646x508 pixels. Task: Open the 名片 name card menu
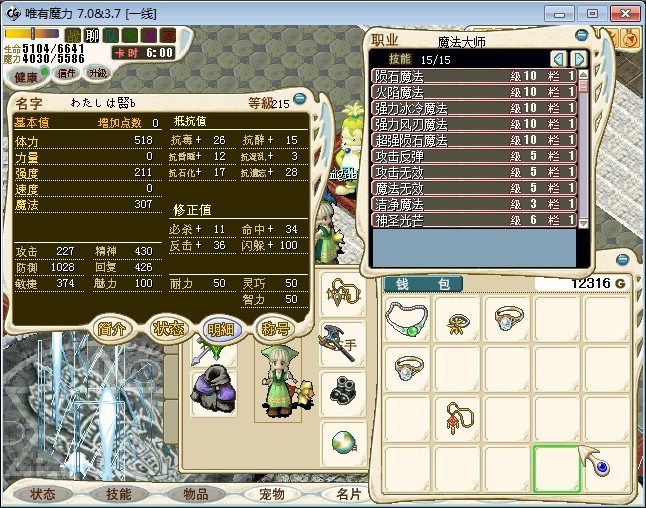tap(347, 494)
